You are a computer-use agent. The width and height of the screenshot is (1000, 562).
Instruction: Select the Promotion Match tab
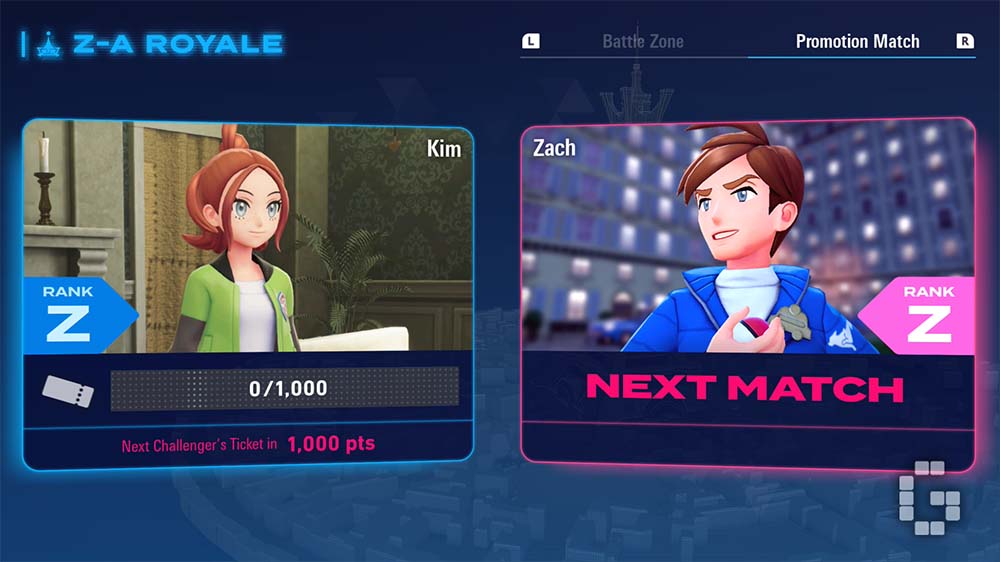(x=857, y=42)
